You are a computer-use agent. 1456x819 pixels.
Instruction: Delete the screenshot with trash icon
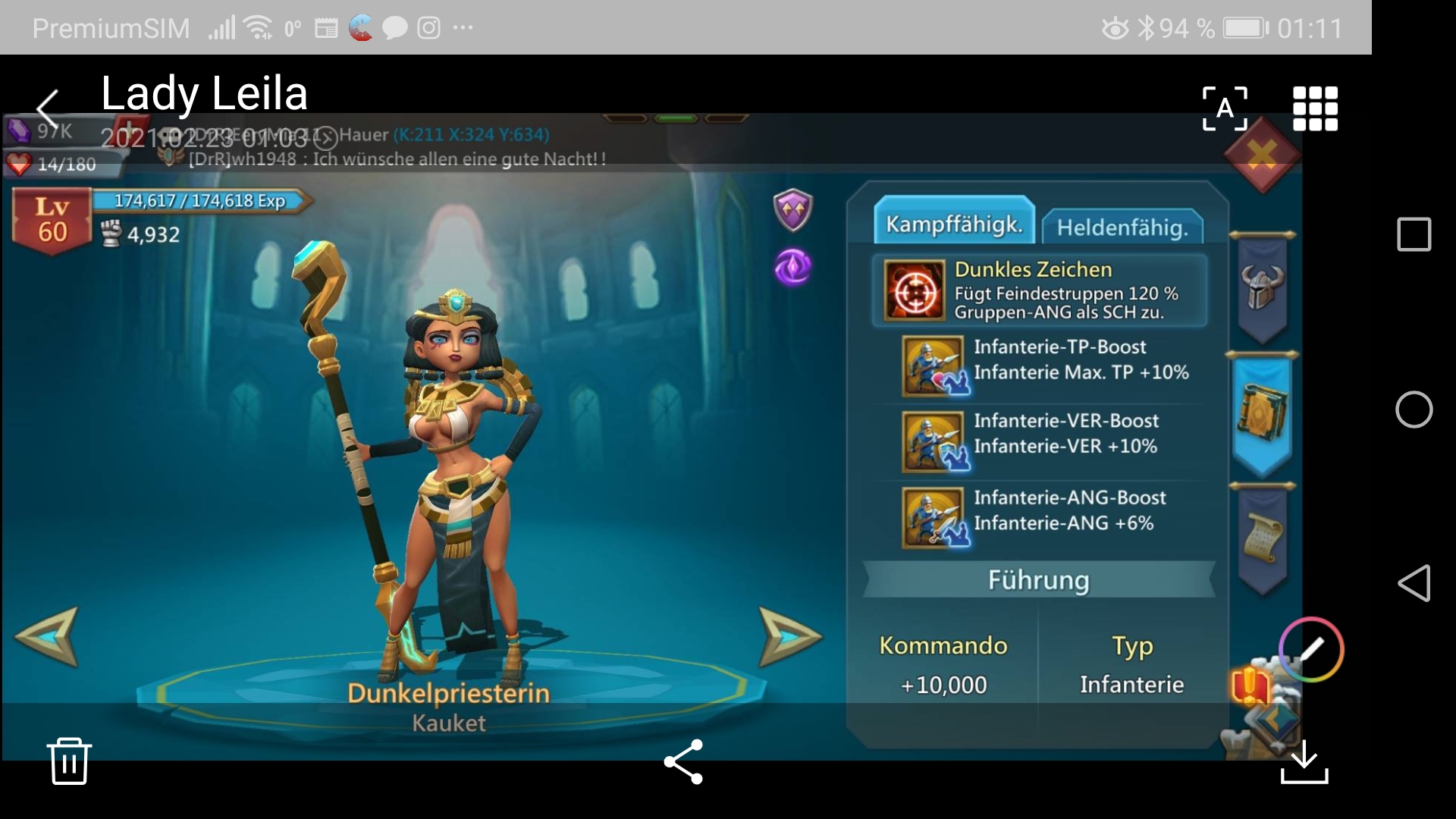pyautogui.click(x=69, y=761)
